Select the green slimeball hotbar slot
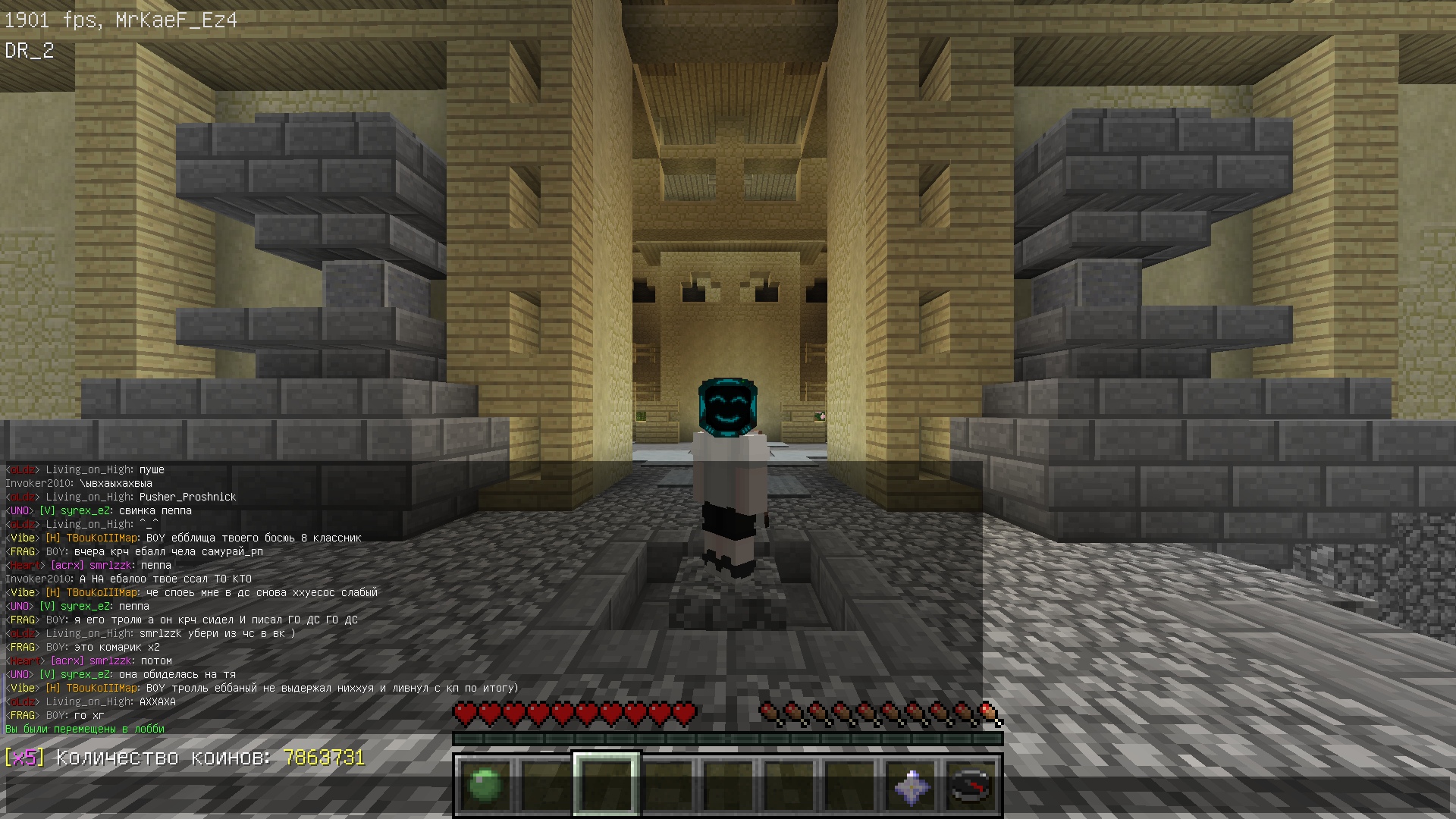The image size is (1456, 819). click(485, 785)
